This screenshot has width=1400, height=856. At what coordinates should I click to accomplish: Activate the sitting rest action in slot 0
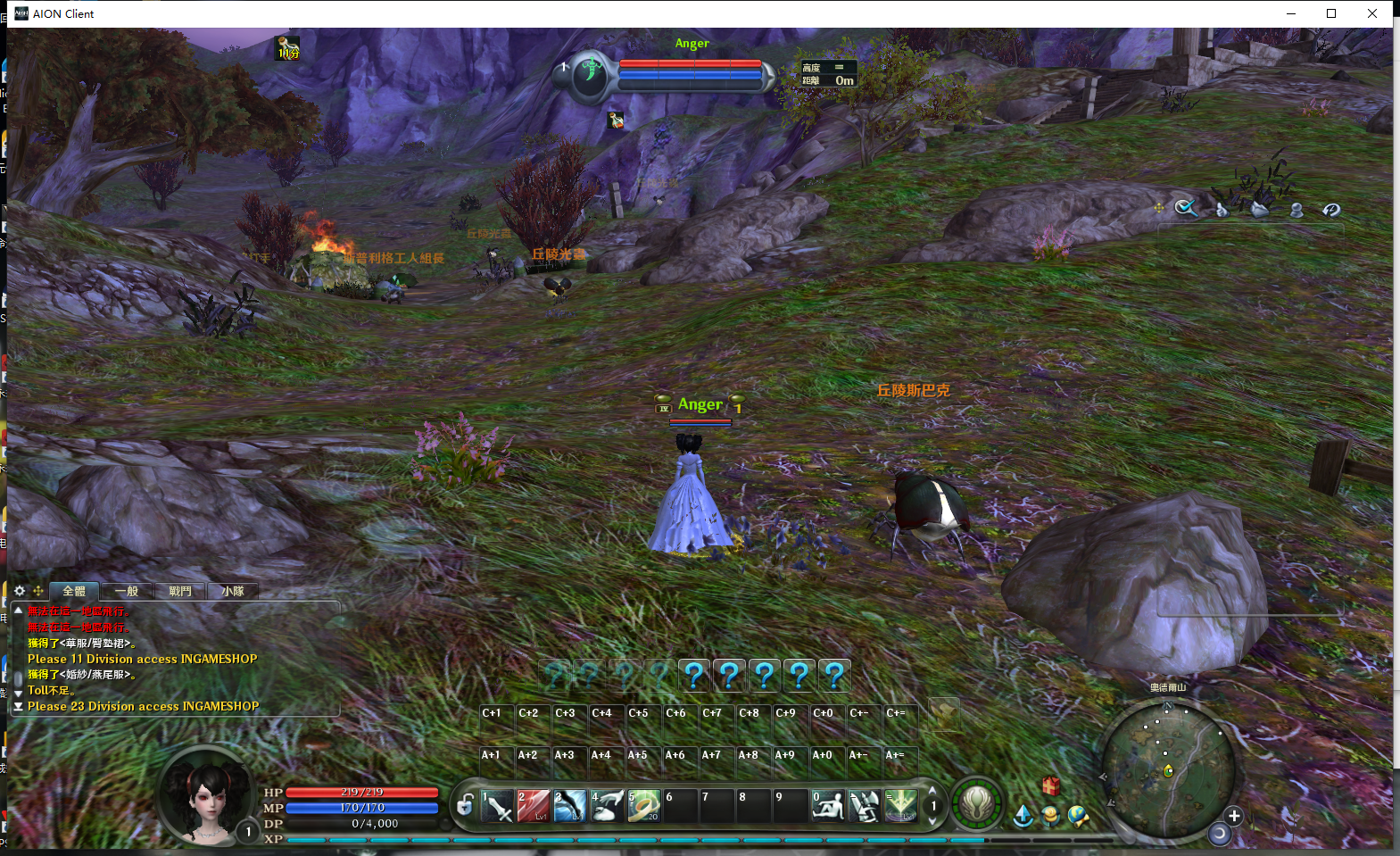click(827, 806)
